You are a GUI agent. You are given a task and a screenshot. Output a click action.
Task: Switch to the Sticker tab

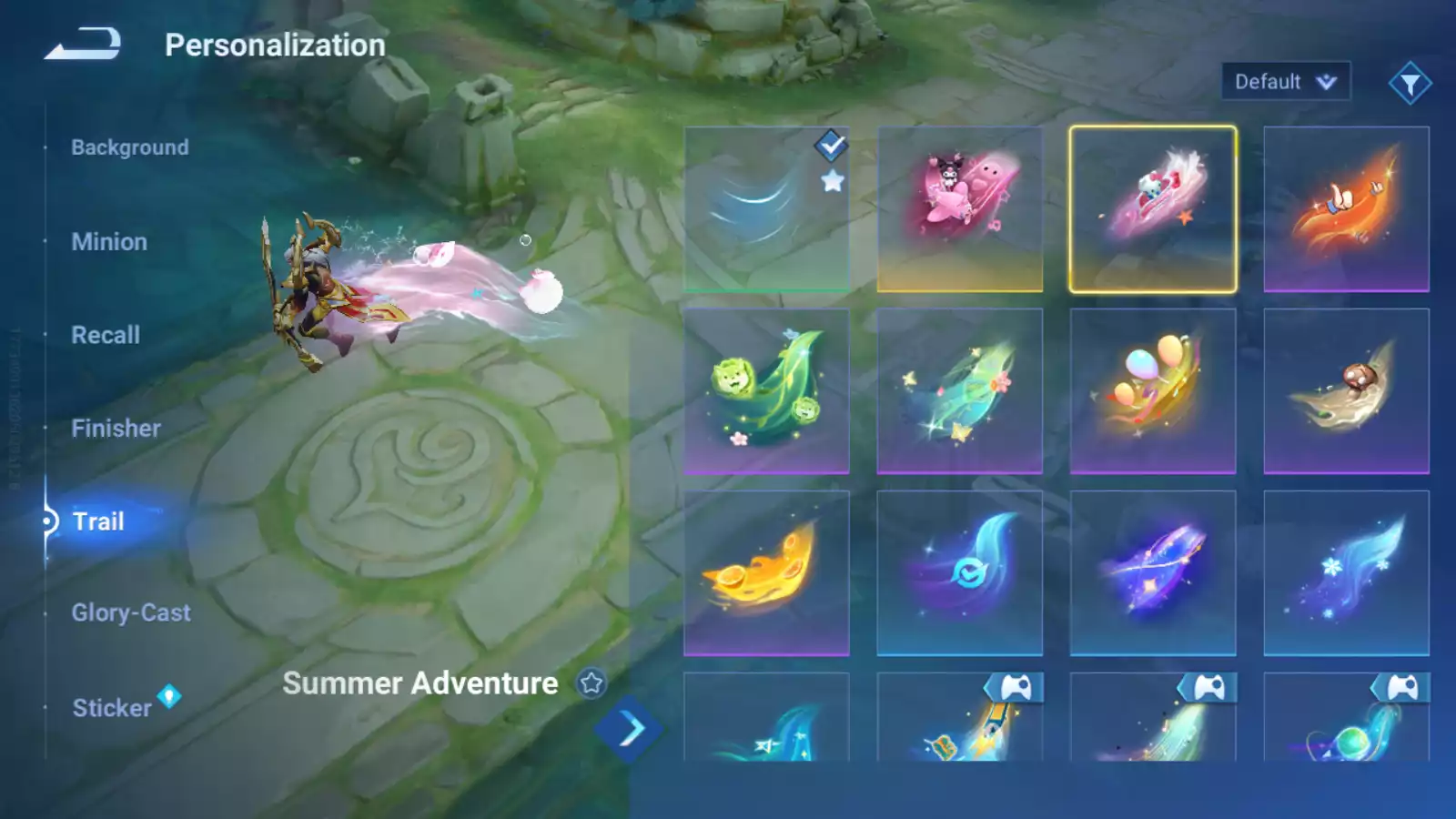click(x=112, y=708)
